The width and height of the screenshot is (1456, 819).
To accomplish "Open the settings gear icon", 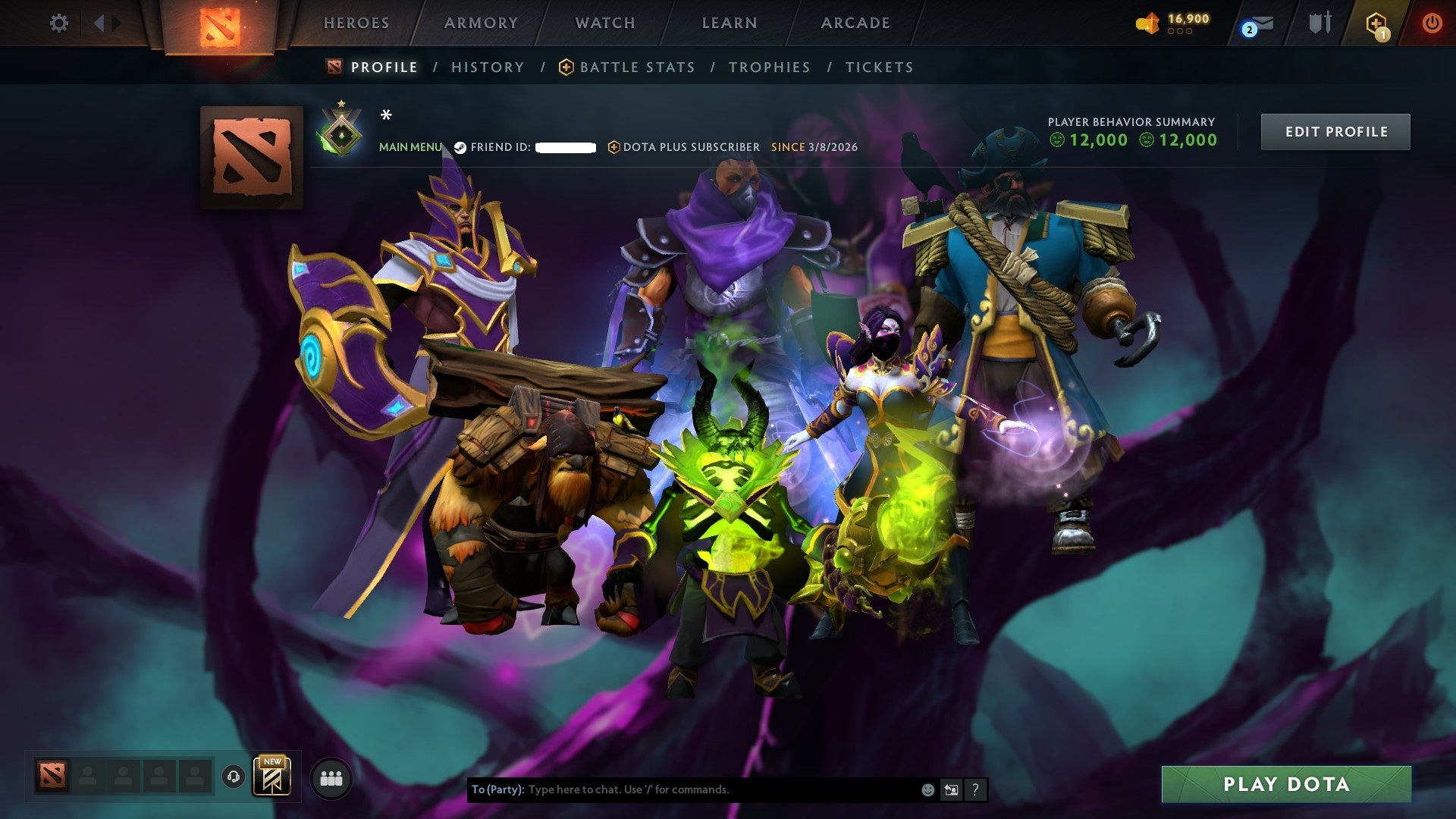I will click(x=58, y=23).
